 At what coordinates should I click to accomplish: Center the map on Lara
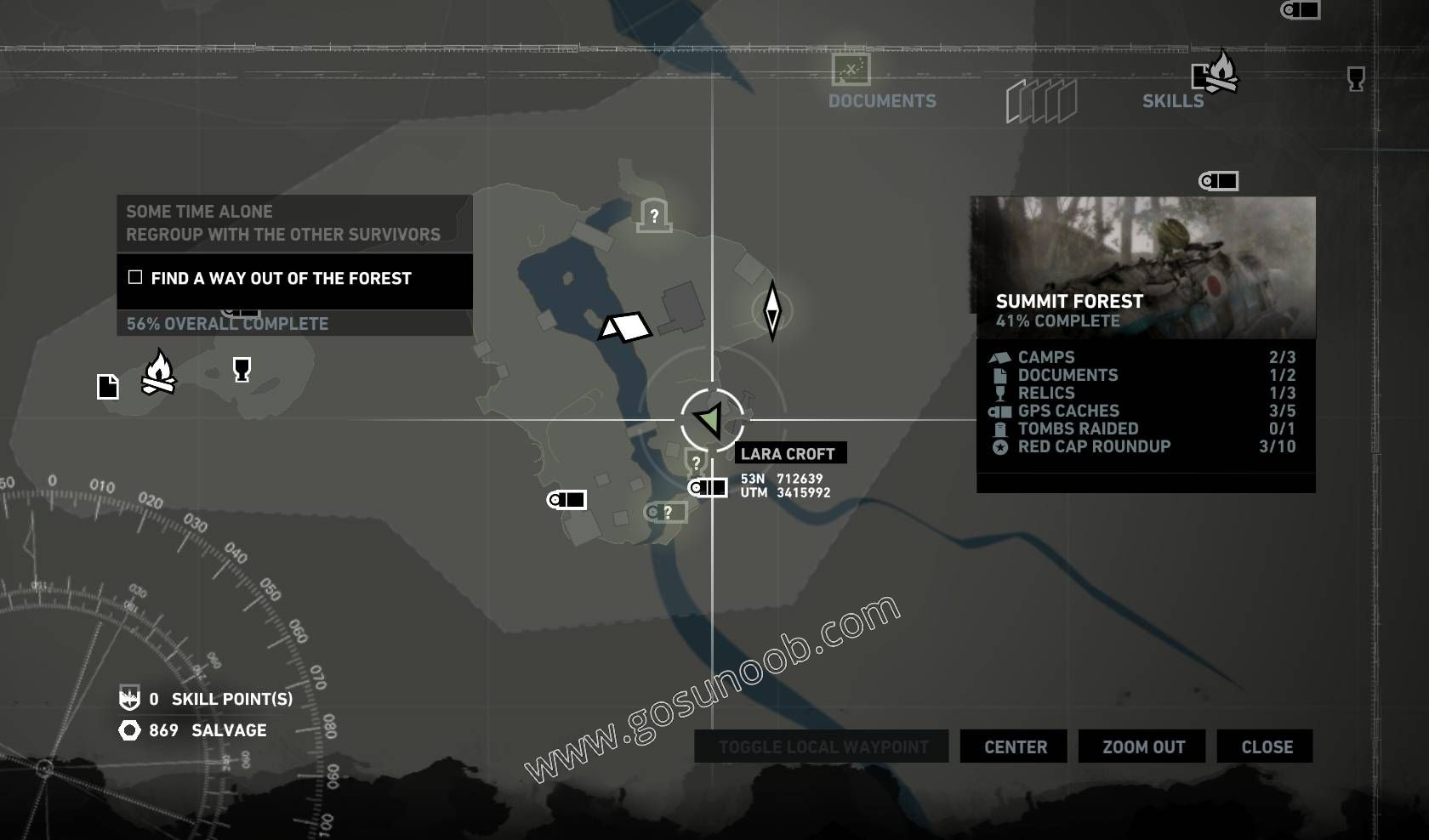[1015, 746]
